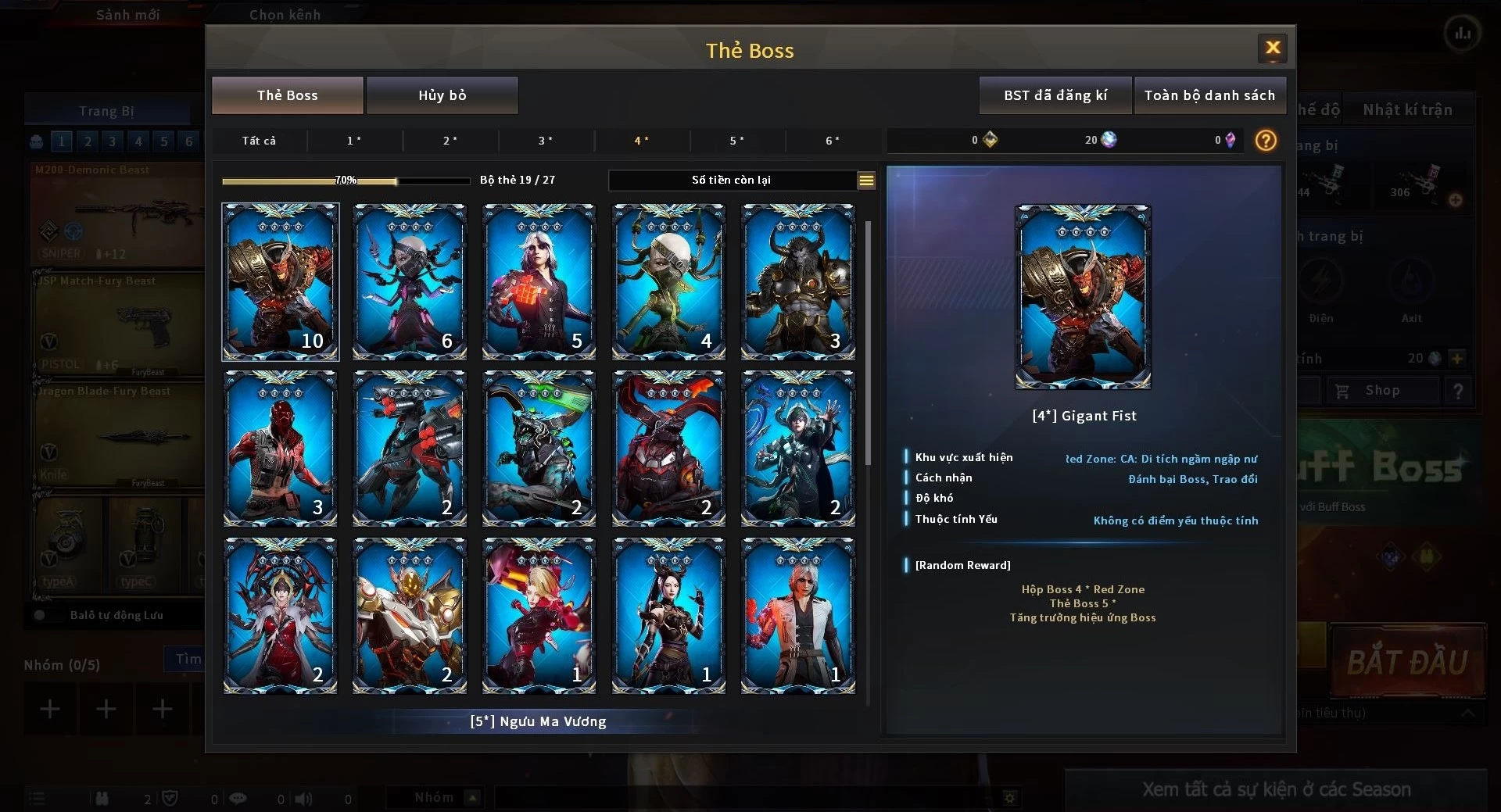1501x812 pixels.
Task: Filter cards by 1 star
Action: 354,141
